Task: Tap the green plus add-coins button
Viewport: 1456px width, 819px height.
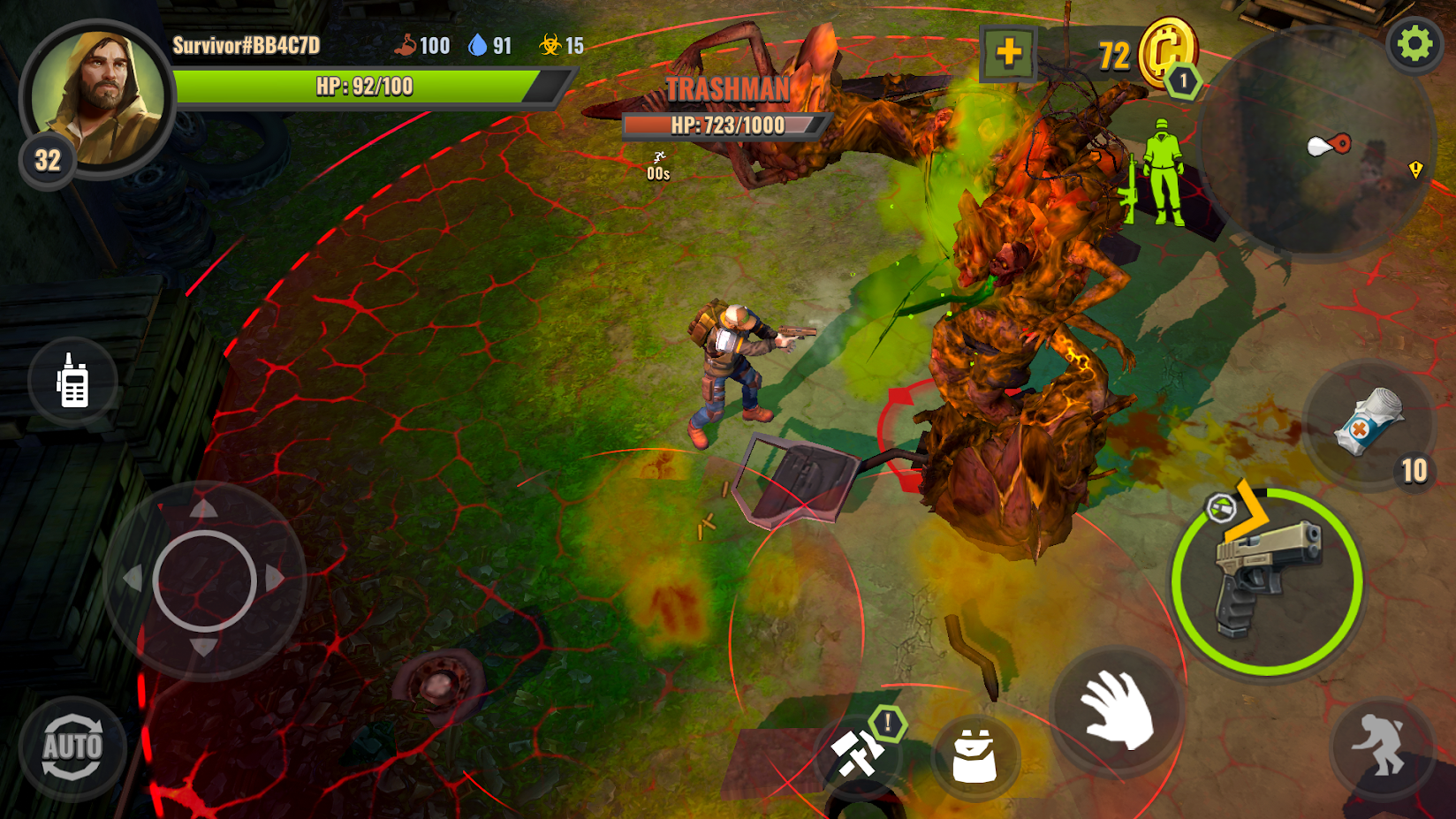Action: (1008, 53)
